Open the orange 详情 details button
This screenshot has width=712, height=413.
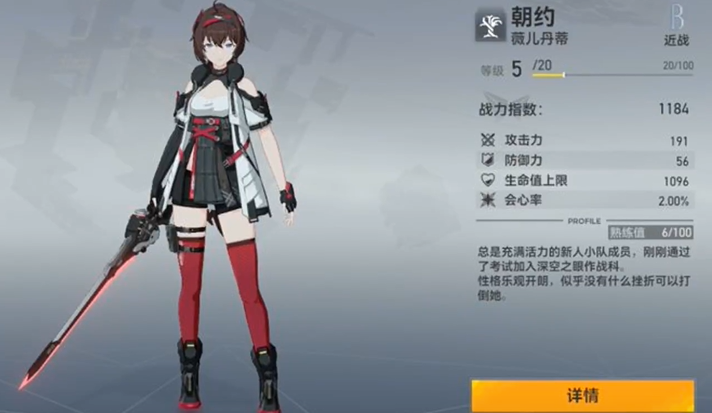coord(582,395)
